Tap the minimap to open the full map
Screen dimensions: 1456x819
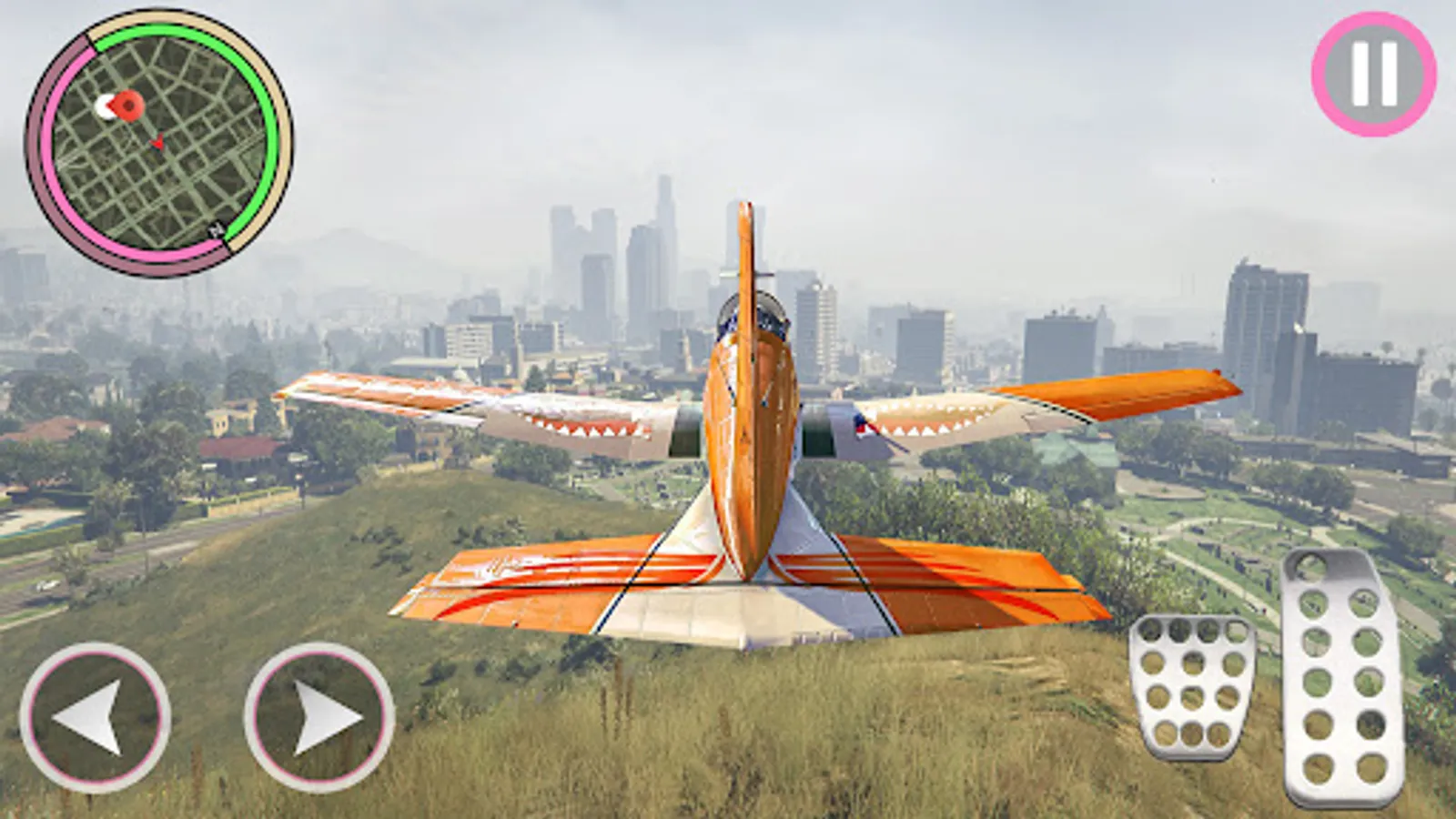tap(159, 141)
